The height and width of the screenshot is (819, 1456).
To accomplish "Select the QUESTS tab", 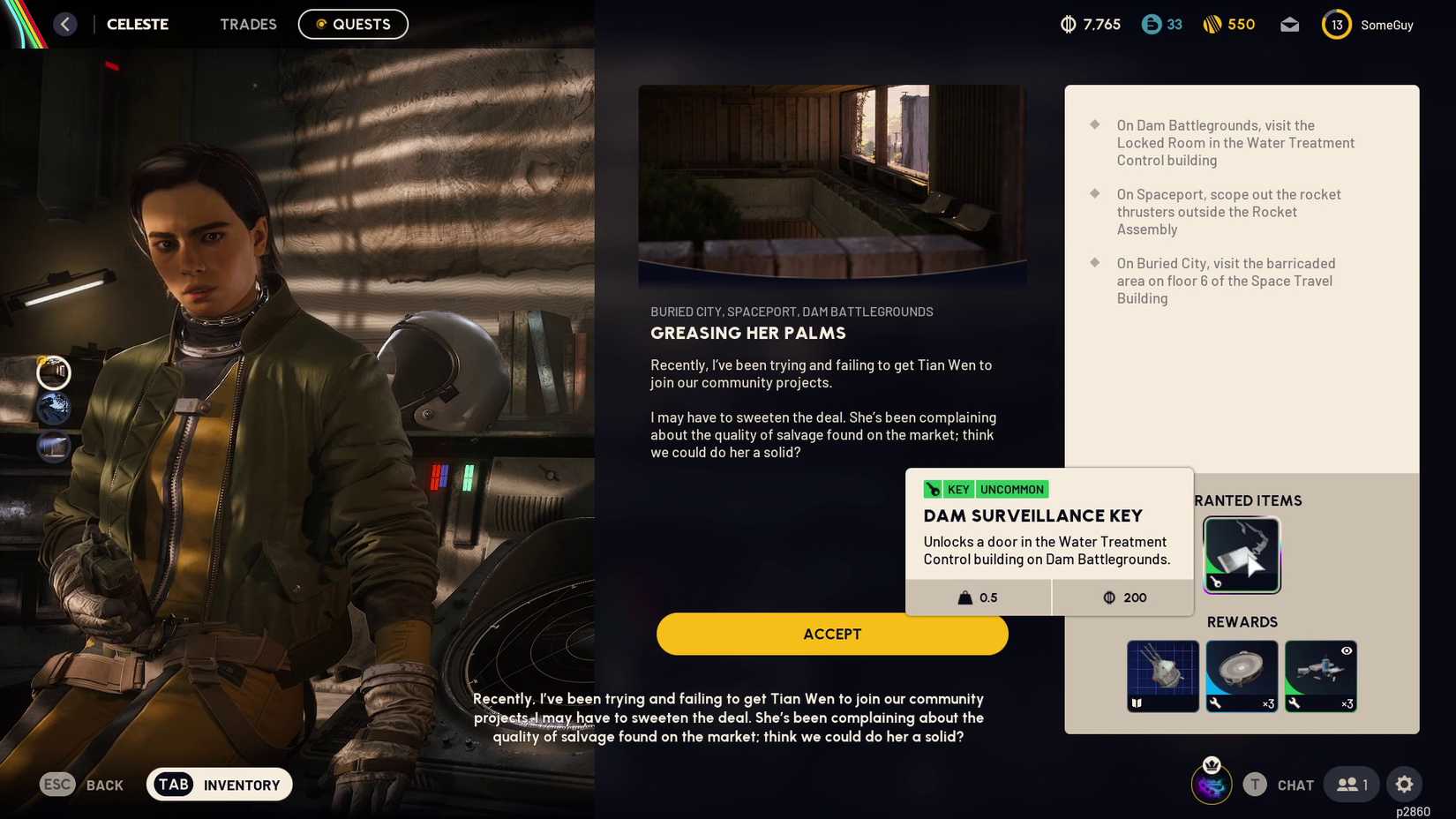I will (353, 24).
